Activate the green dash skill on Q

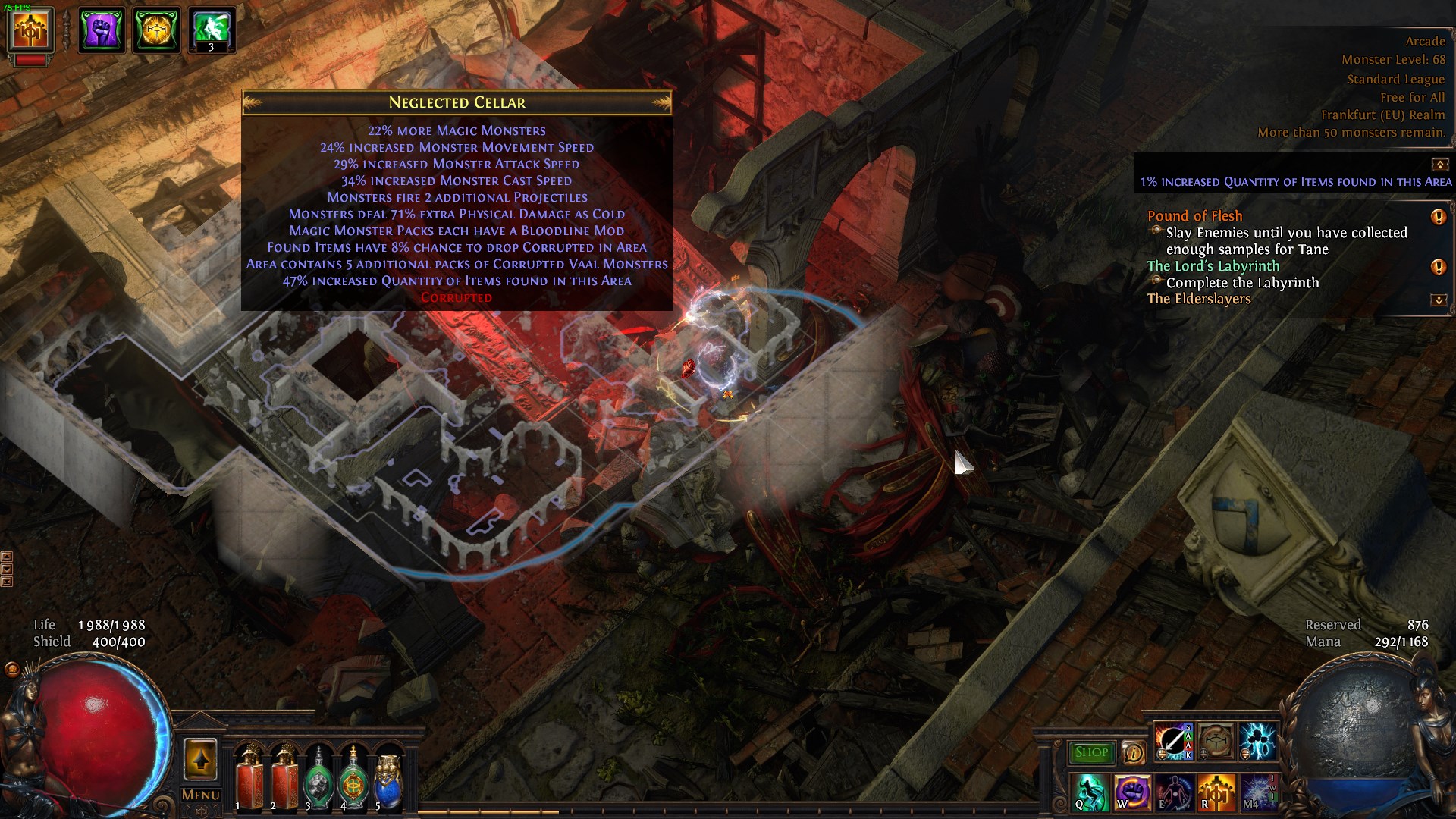tap(1090, 792)
